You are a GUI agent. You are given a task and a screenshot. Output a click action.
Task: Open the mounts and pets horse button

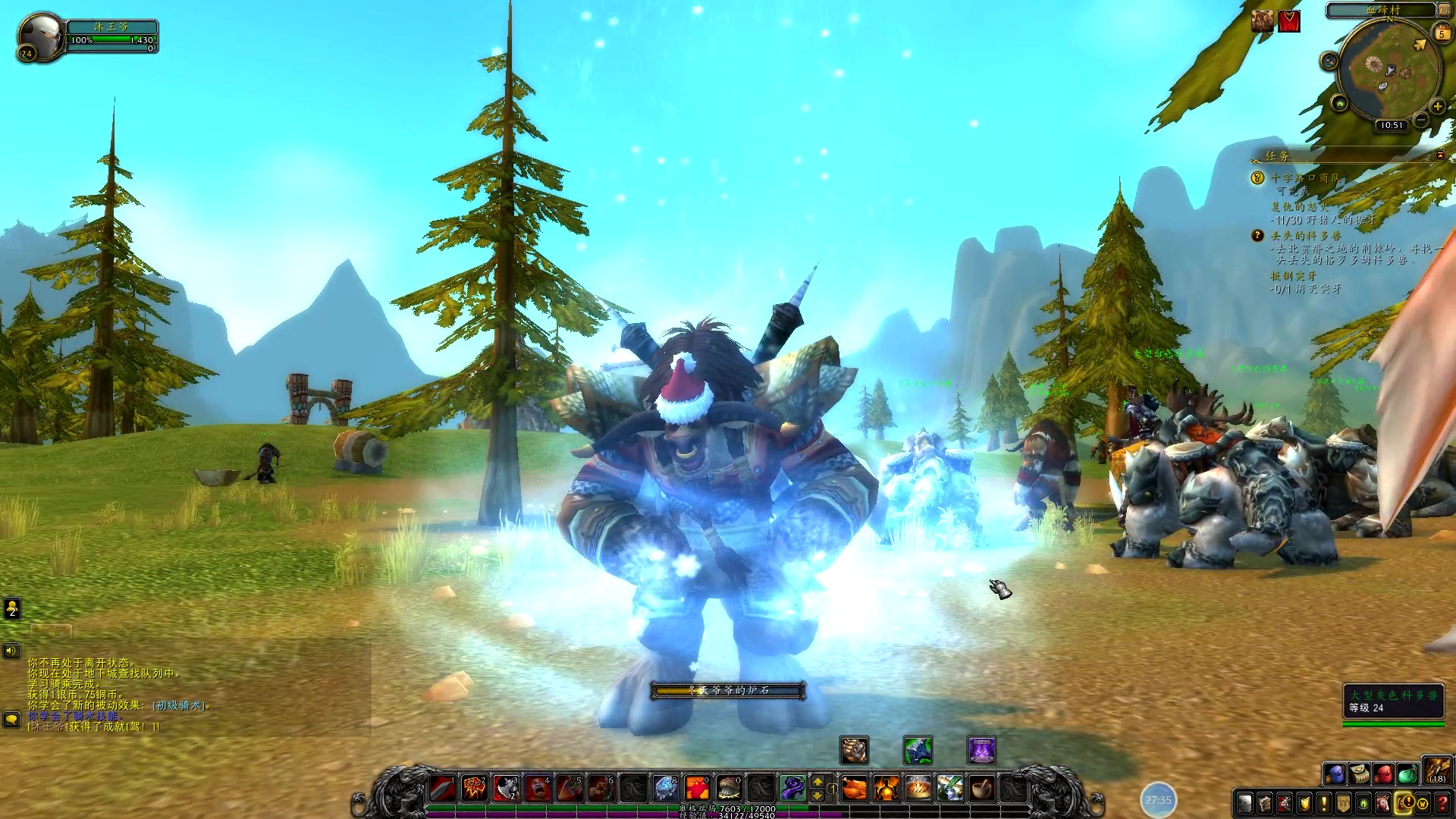coord(1382,803)
